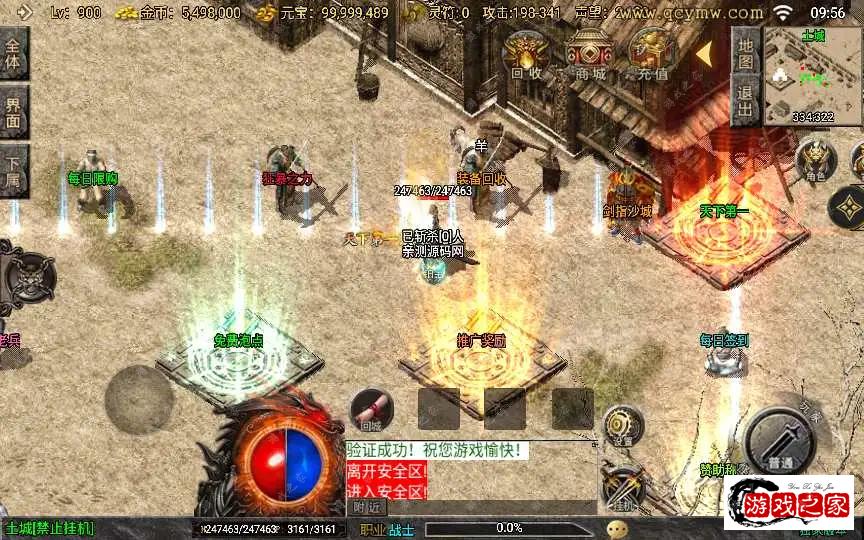The image size is (864, 540).
Task: Use the 回城 return scroll
Action: [x=371, y=410]
